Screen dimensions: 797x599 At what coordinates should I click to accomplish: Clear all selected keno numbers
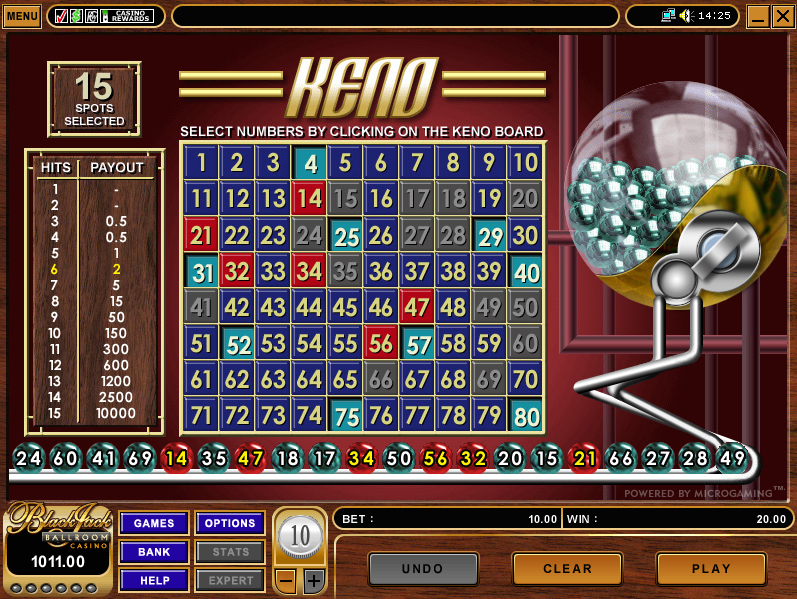click(x=567, y=569)
